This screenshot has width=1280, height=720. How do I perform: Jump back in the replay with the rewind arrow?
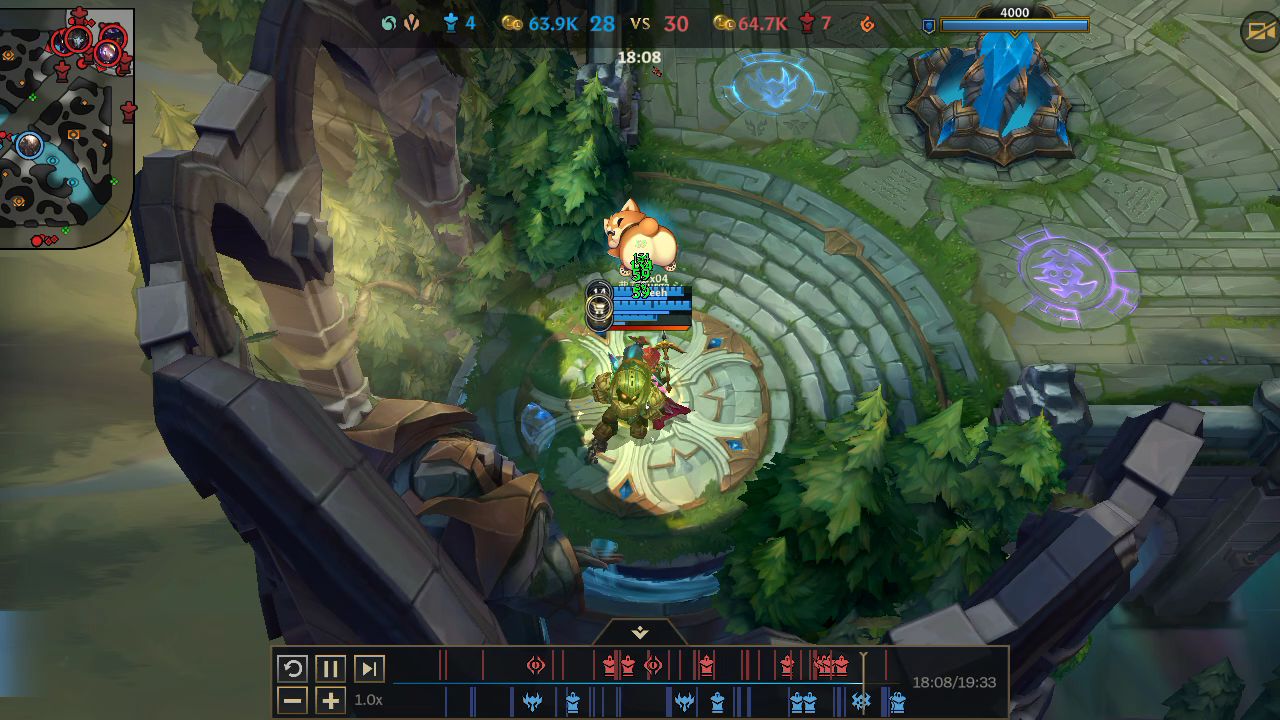[292, 669]
